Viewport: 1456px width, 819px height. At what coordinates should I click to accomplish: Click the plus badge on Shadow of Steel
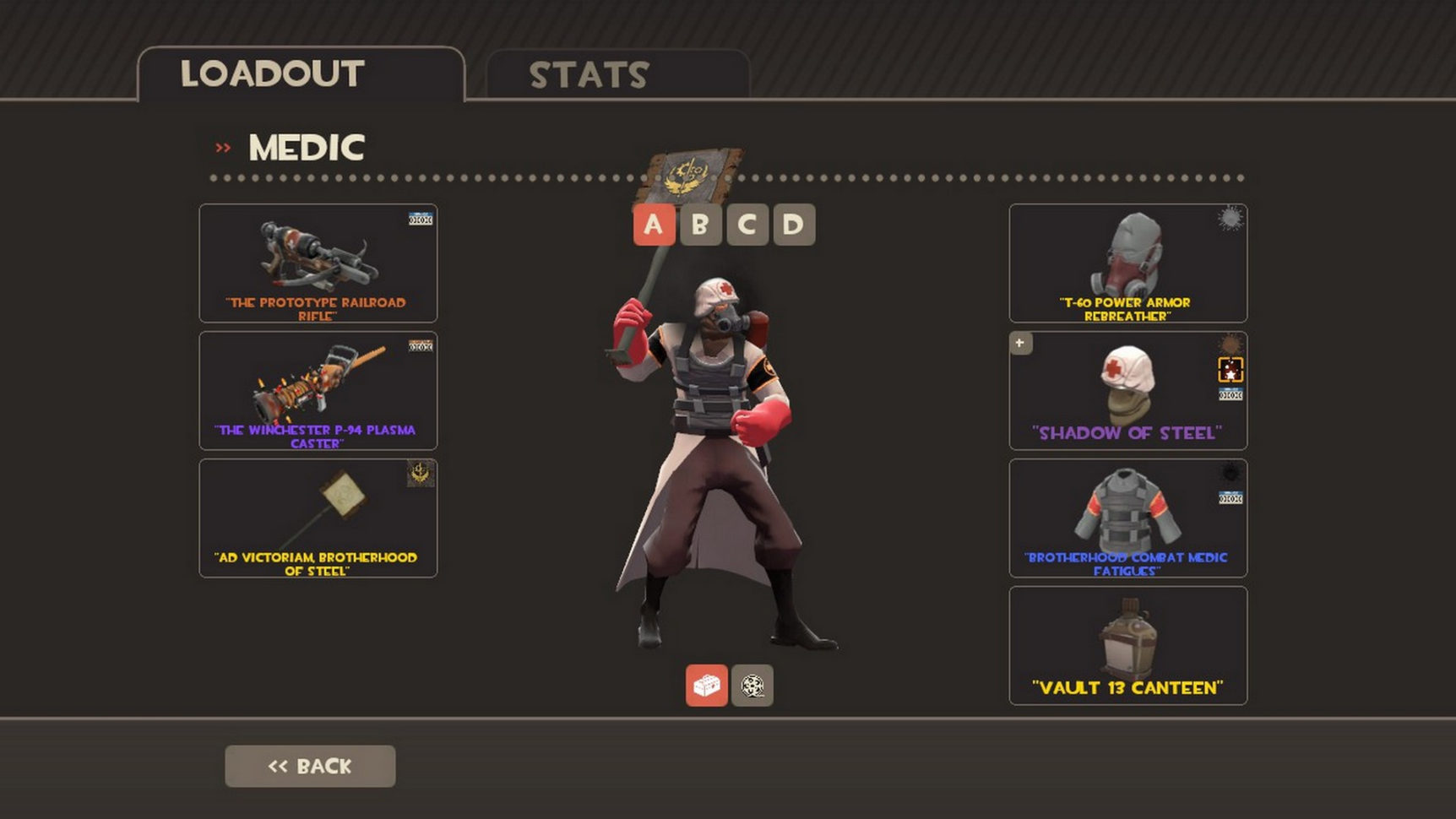coord(1020,343)
